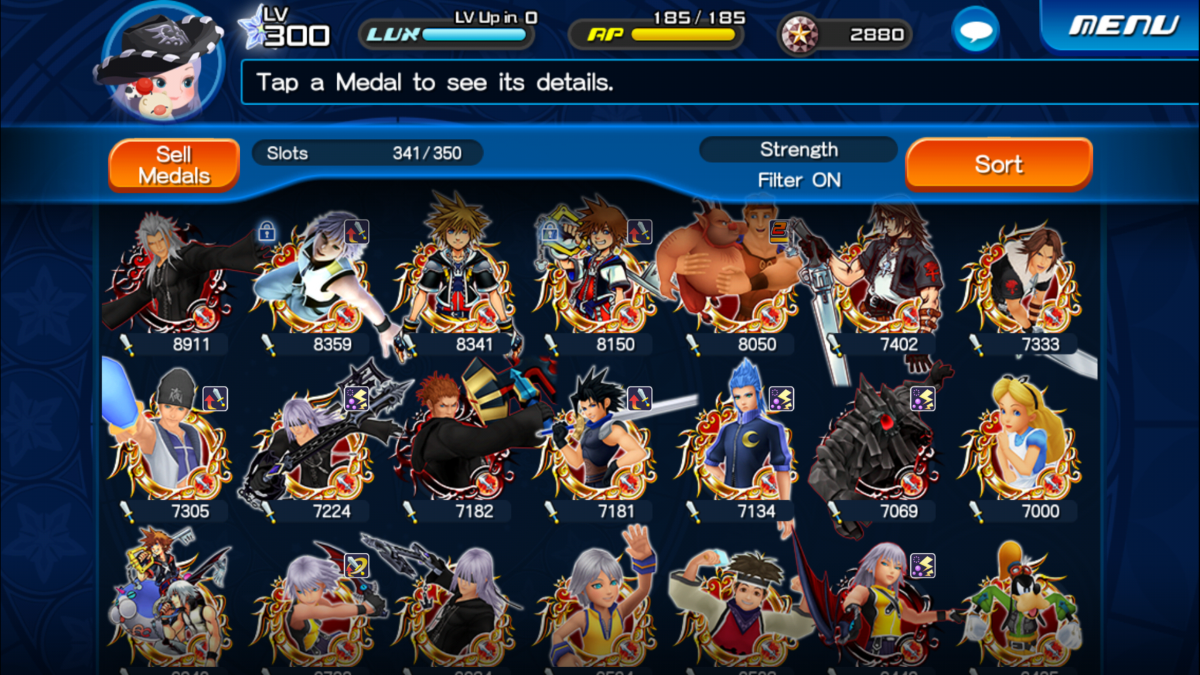
Task: Tap the Strength Filter ON indicator
Action: coord(798,165)
